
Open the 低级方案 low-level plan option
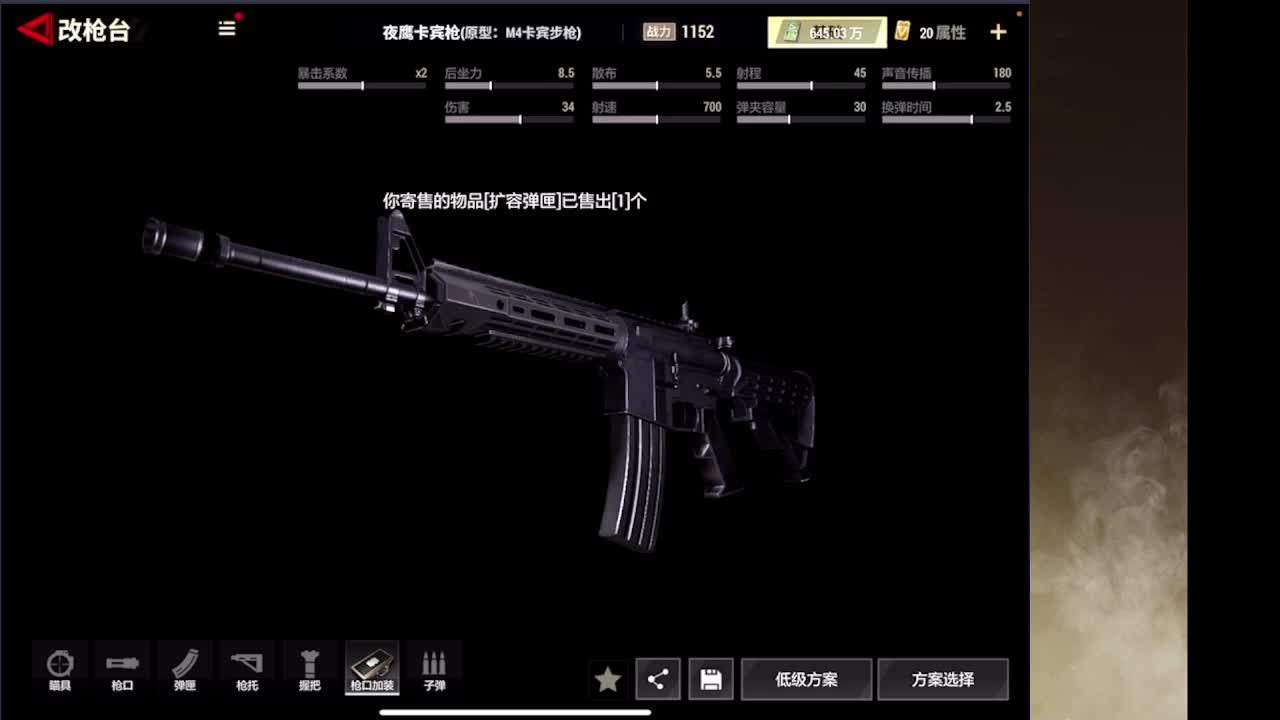[x=806, y=678]
